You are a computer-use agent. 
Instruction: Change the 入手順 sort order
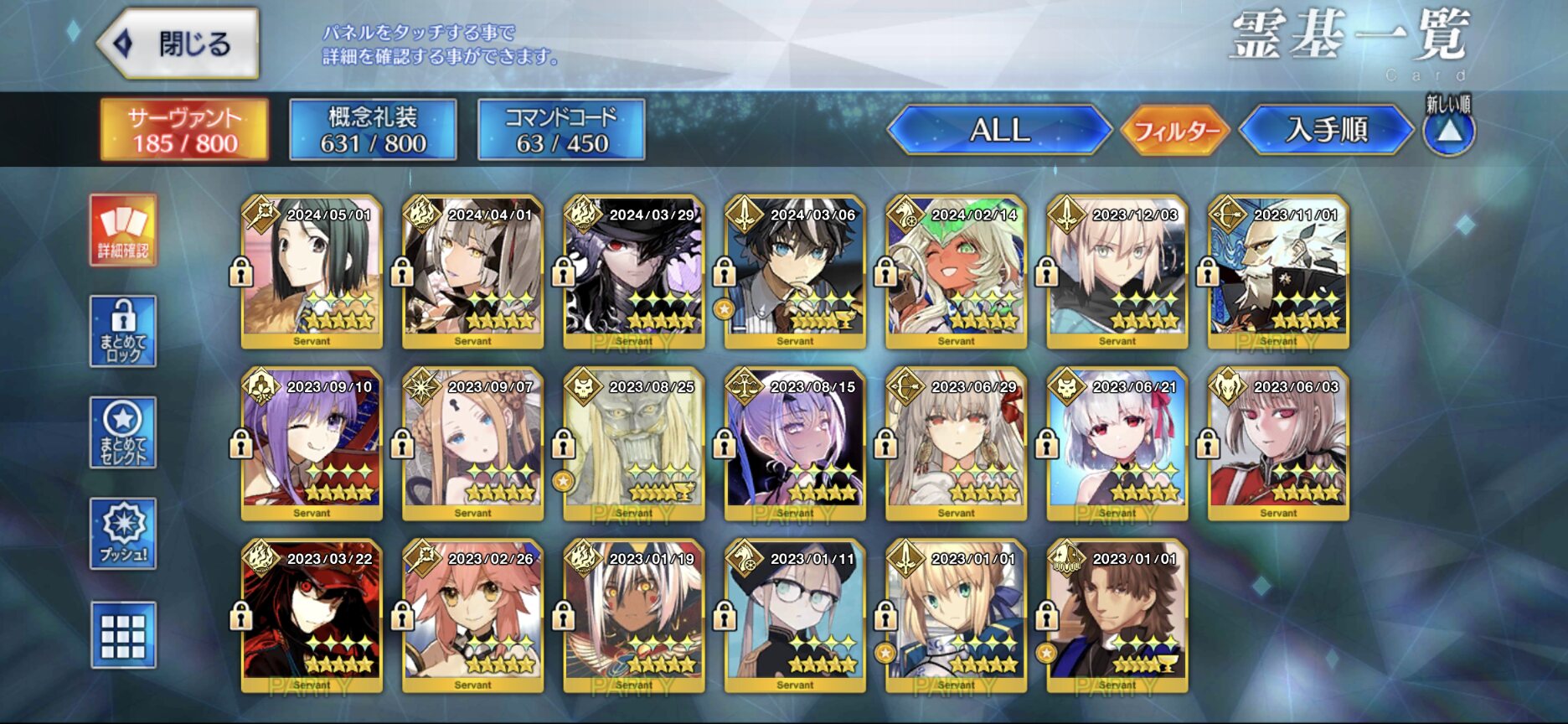coord(1326,130)
